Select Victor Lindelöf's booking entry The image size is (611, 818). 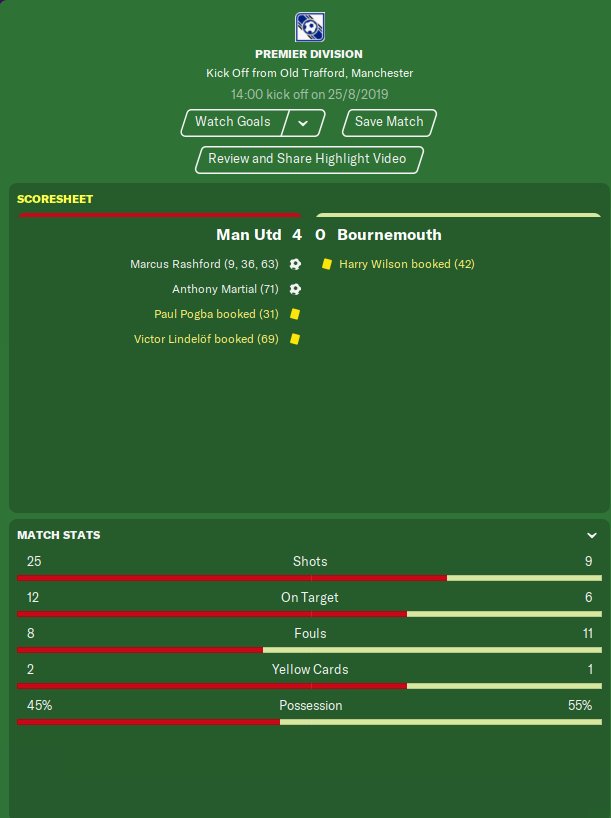tap(206, 339)
